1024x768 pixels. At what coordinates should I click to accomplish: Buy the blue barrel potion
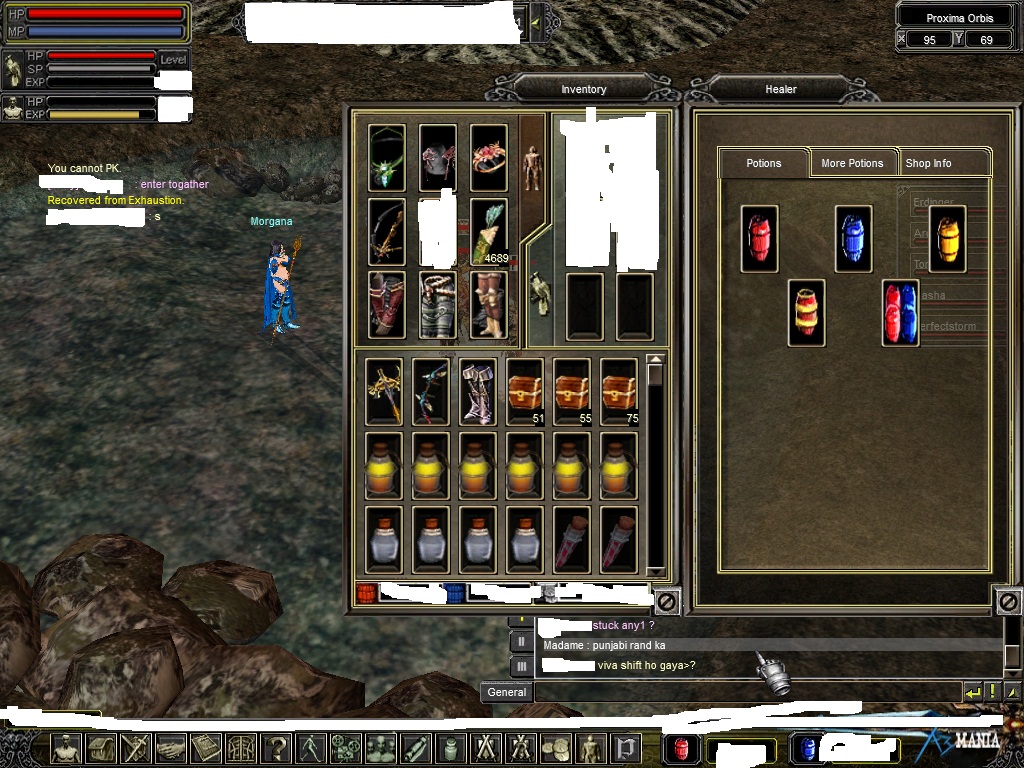(x=853, y=239)
